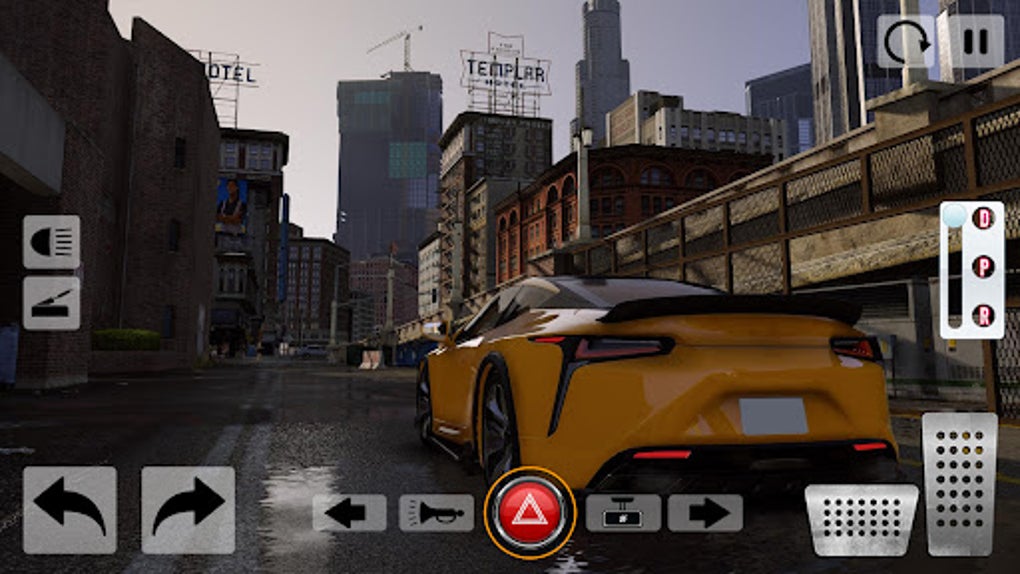
Task: Toggle the red hazard lights button
Action: 530,513
